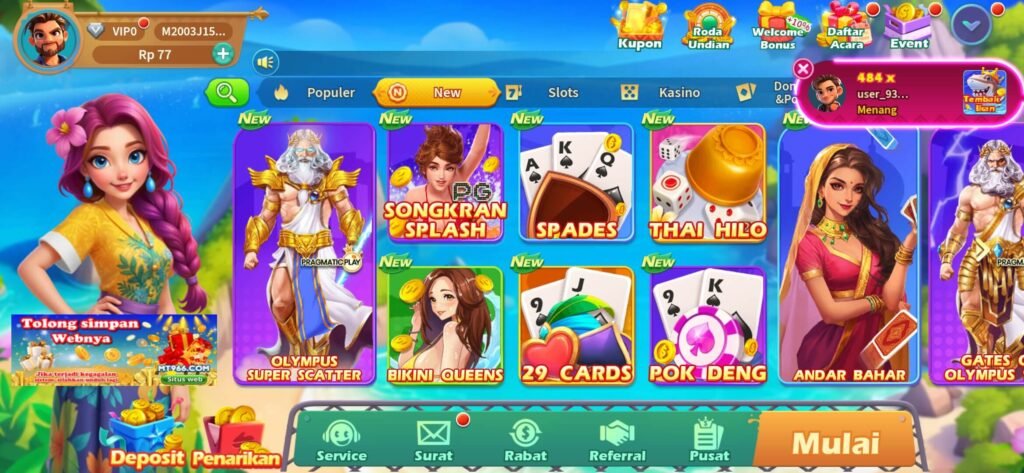Open the Event icon
The width and height of the screenshot is (1024, 473).
pyautogui.click(x=908, y=26)
